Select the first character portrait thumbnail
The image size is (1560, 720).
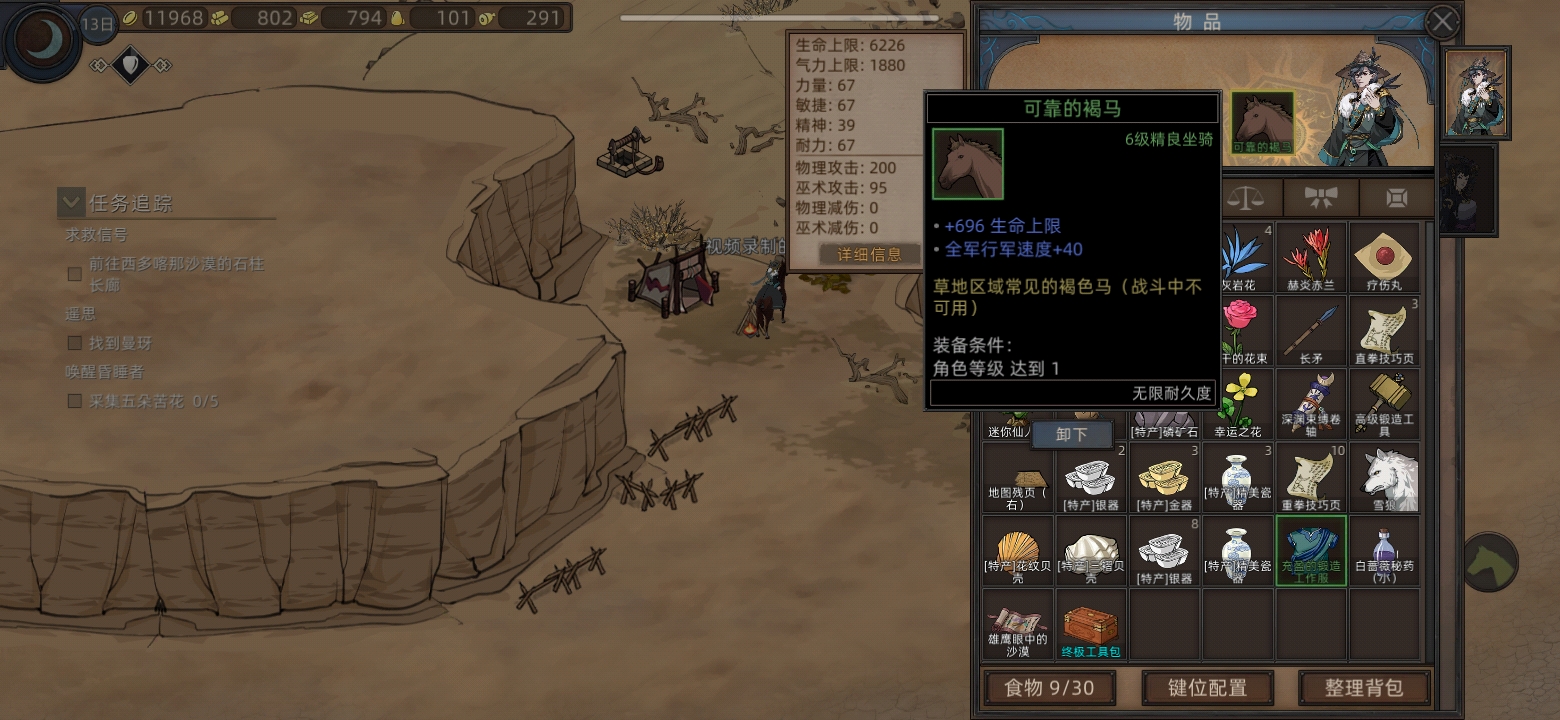click(1476, 94)
